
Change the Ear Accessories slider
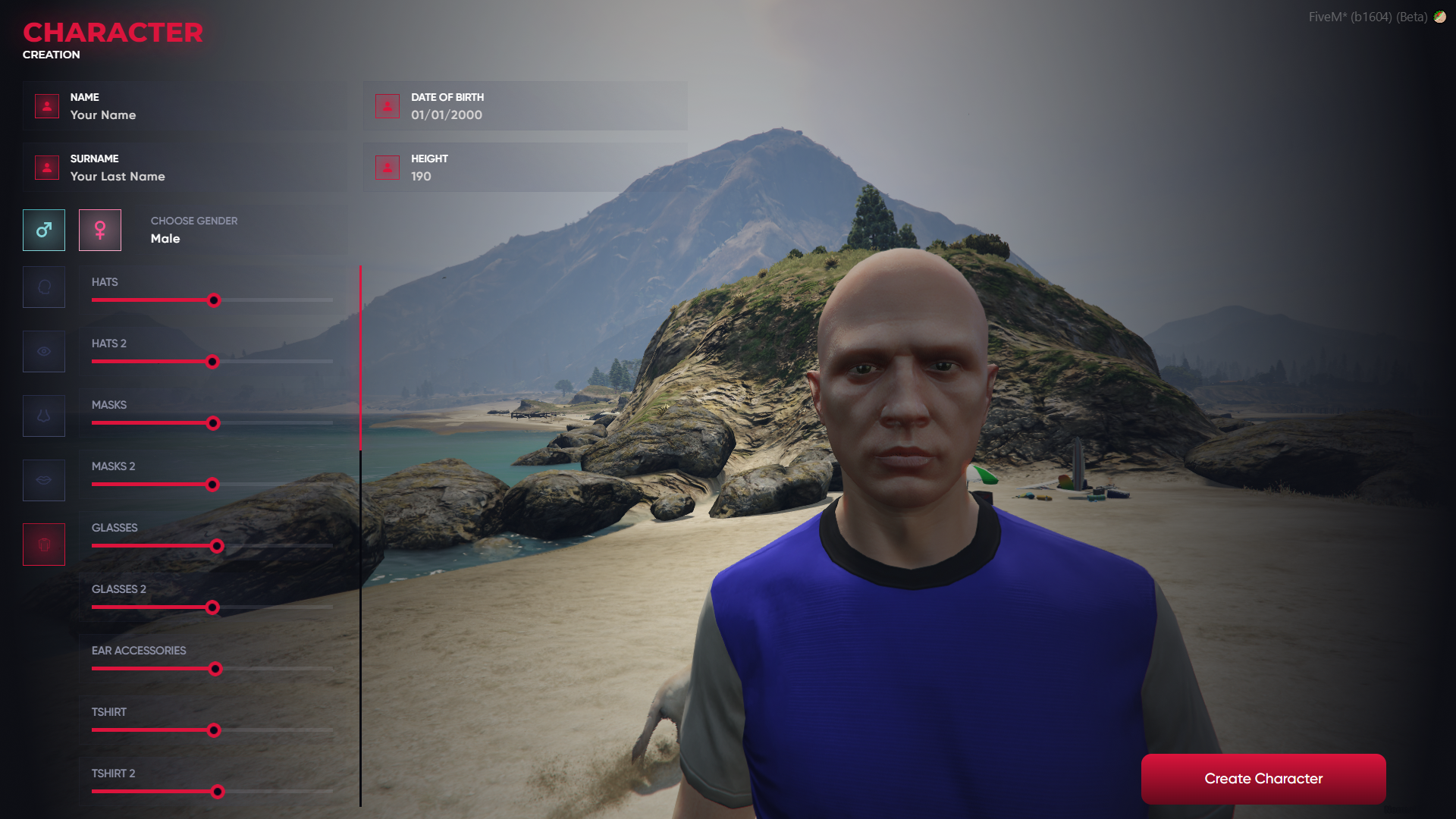(x=215, y=669)
